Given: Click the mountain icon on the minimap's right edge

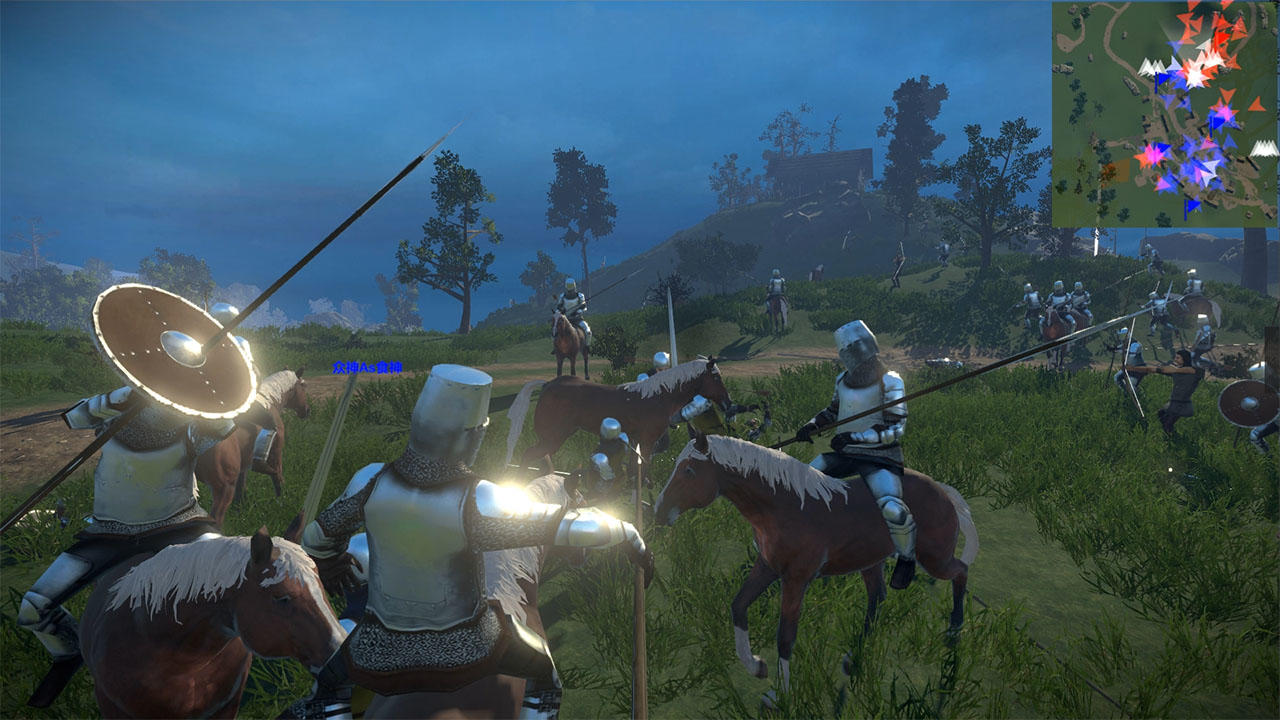Looking at the screenshot, I should tap(1263, 148).
